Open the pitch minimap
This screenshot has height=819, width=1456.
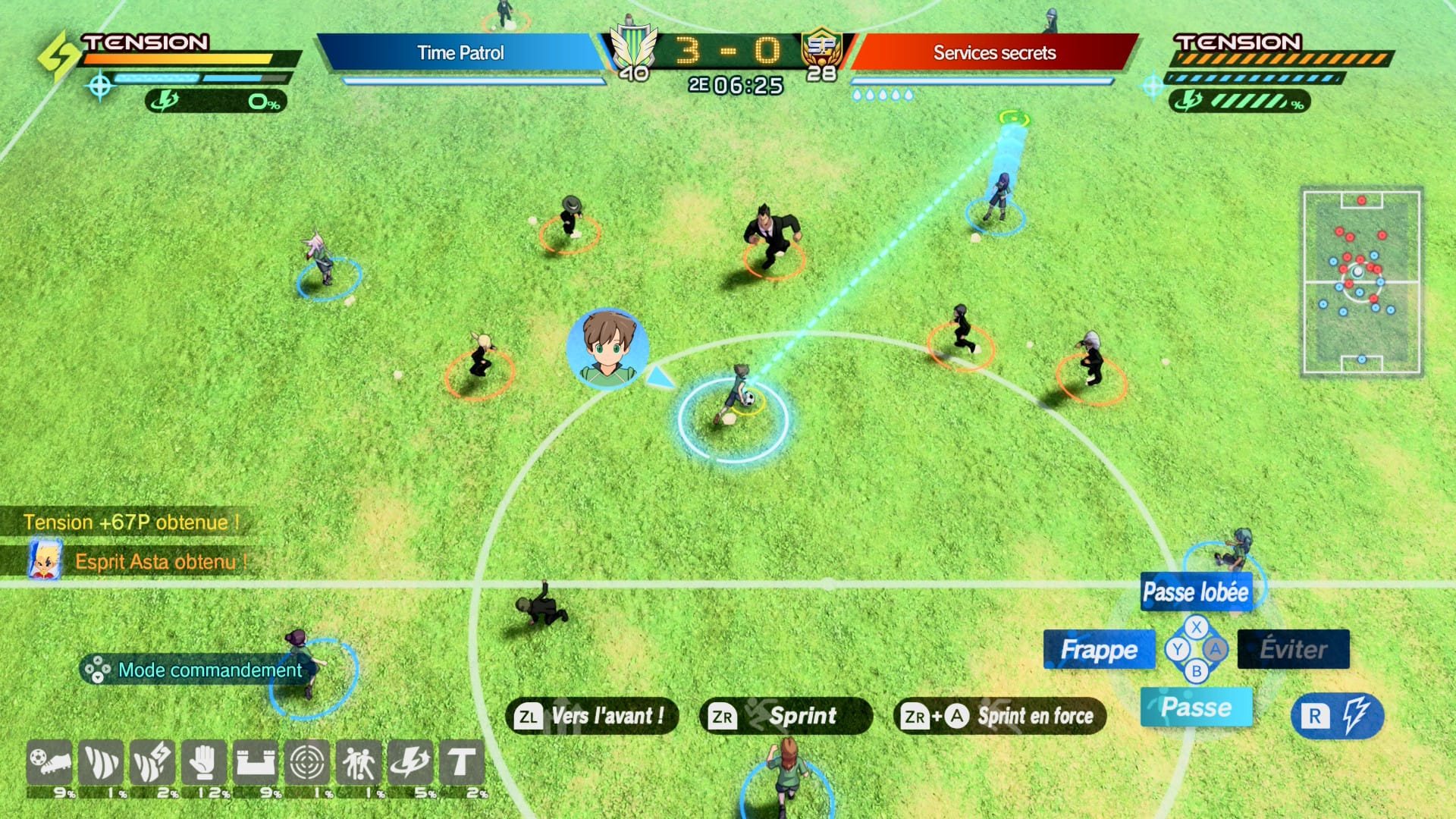pyautogui.click(x=1361, y=282)
